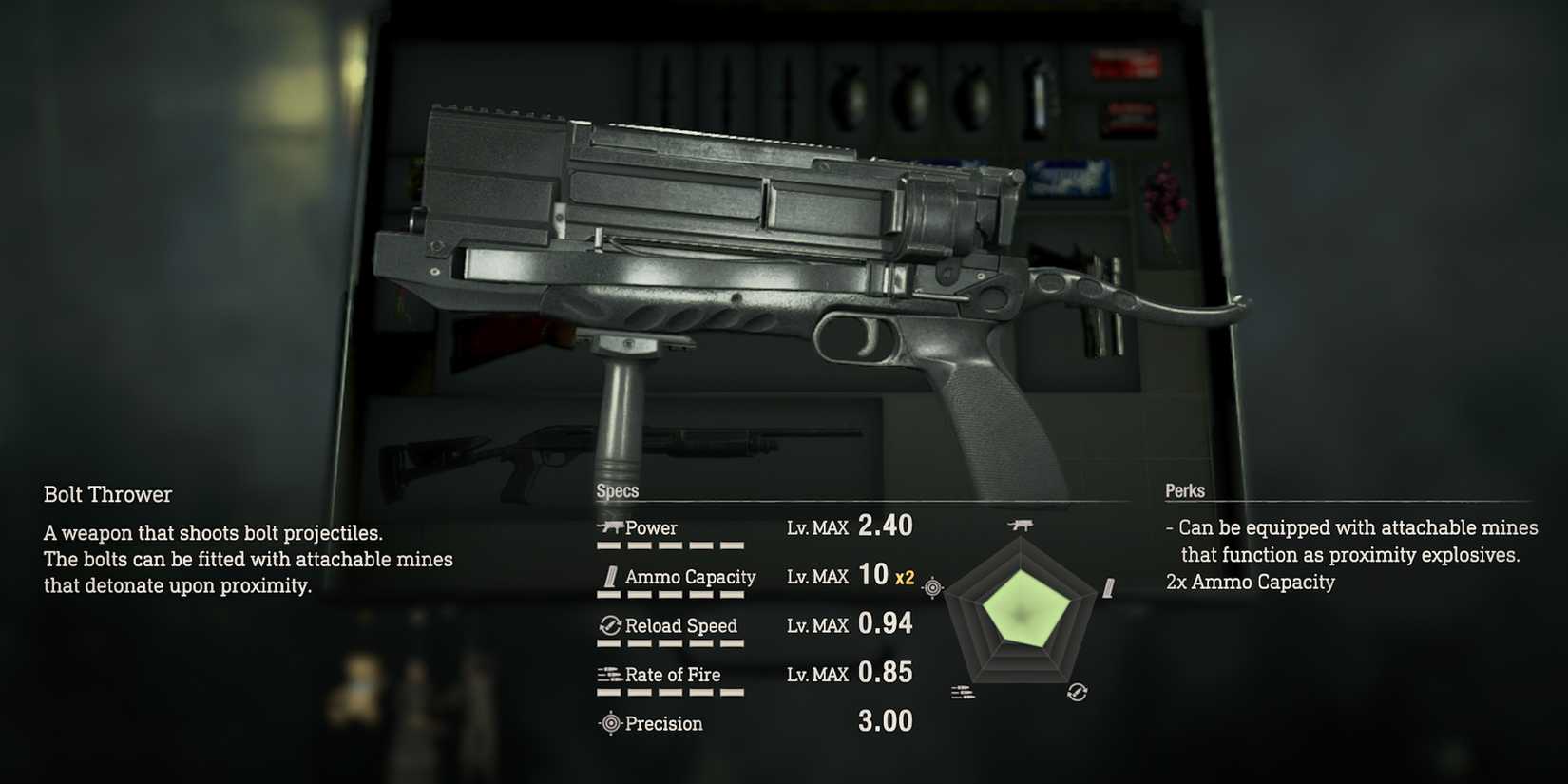Click the Power level pip bar
The width and height of the screenshot is (1568, 784).
pyautogui.click(x=672, y=546)
